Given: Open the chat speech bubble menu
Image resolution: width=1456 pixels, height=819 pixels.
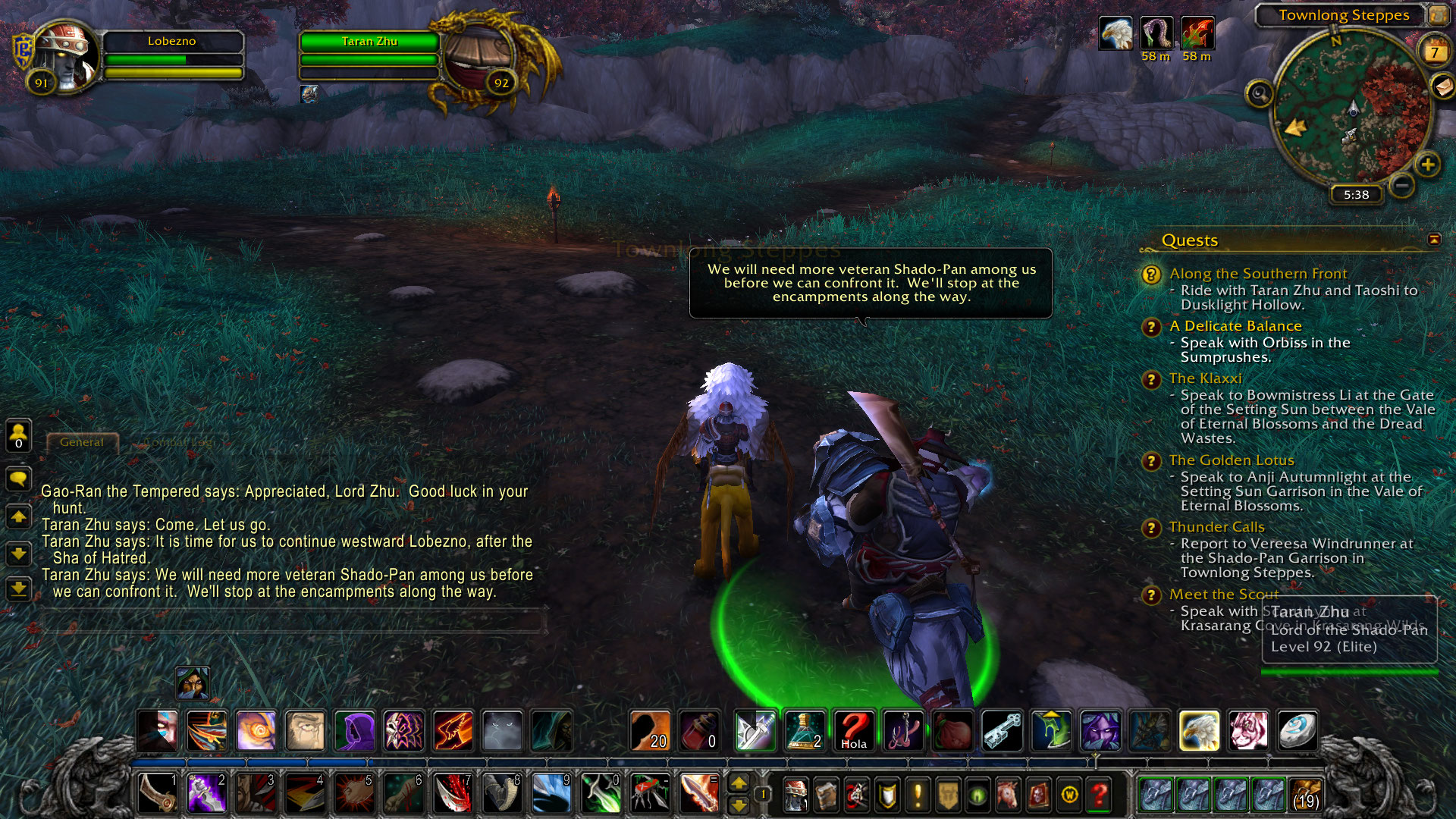Looking at the screenshot, I should coord(18,479).
